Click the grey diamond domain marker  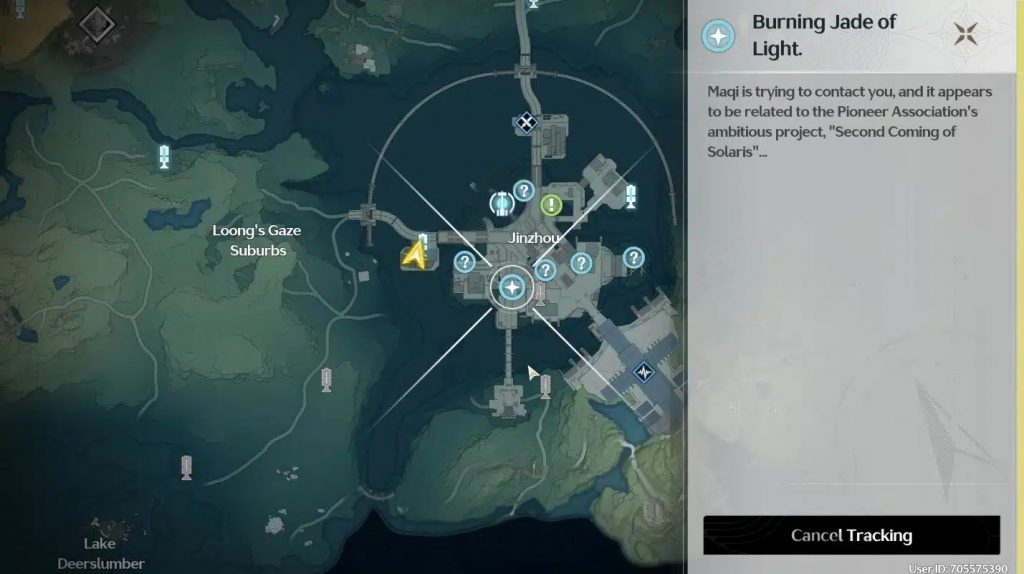[97, 24]
